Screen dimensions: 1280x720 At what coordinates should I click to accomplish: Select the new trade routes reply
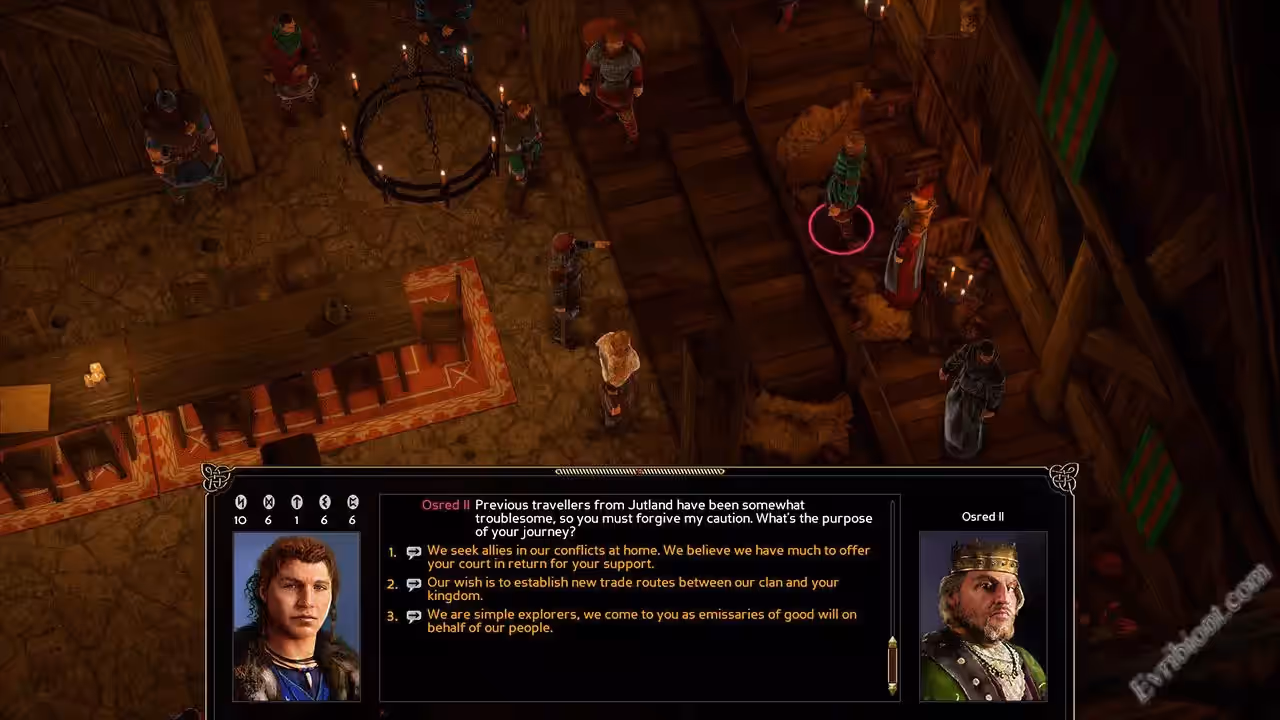tap(632, 589)
